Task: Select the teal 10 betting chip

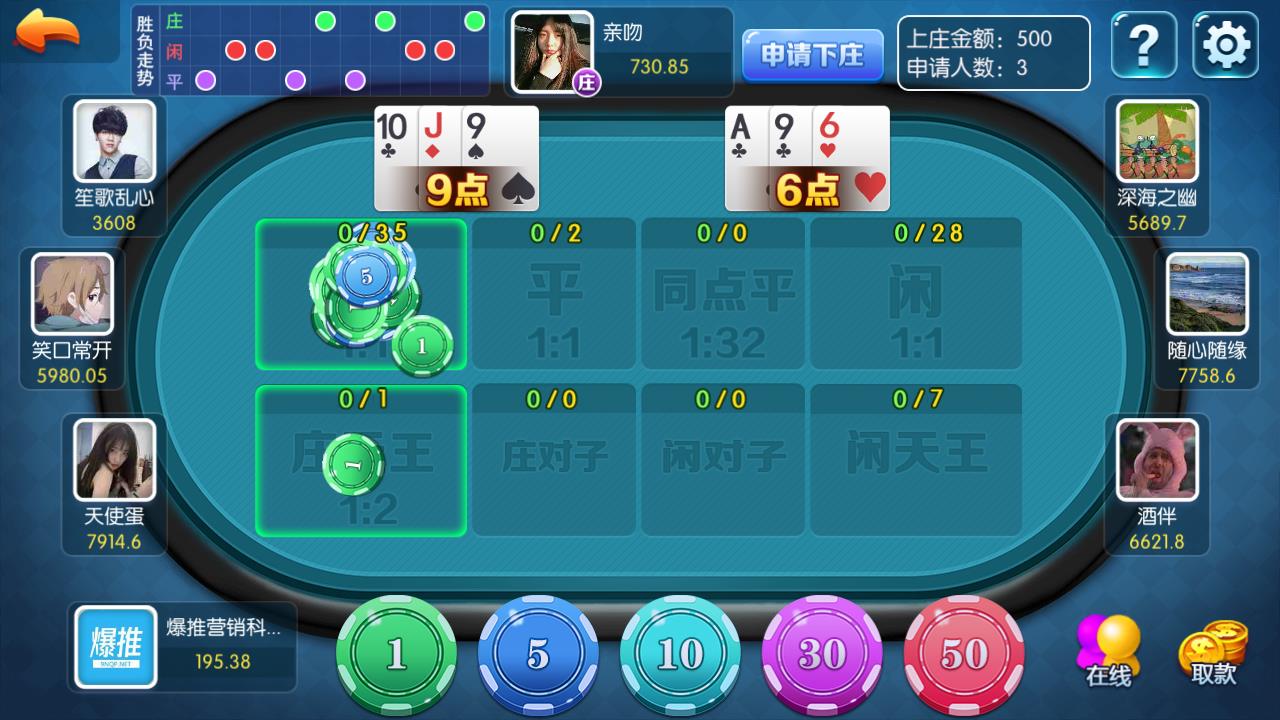Action: point(681,655)
